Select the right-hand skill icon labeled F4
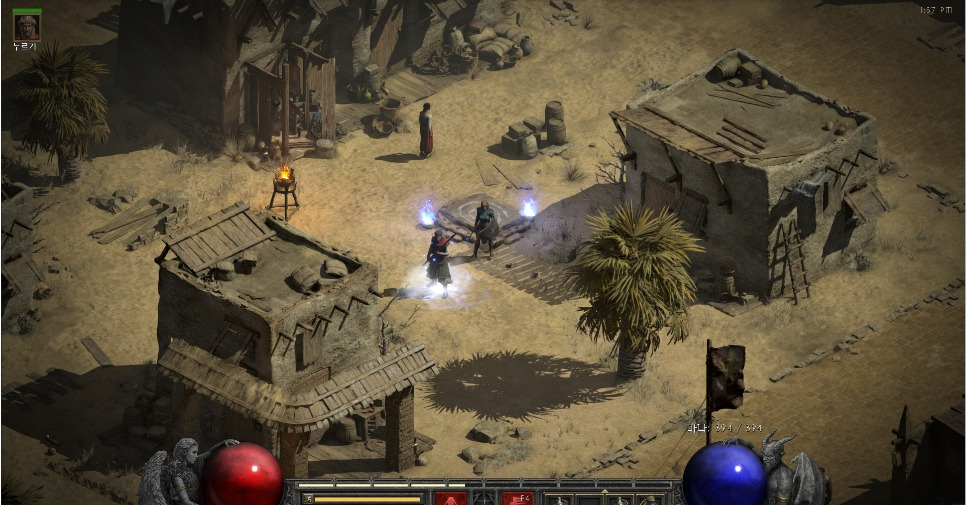This screenshot has height=505, width=966. point(516,498)
